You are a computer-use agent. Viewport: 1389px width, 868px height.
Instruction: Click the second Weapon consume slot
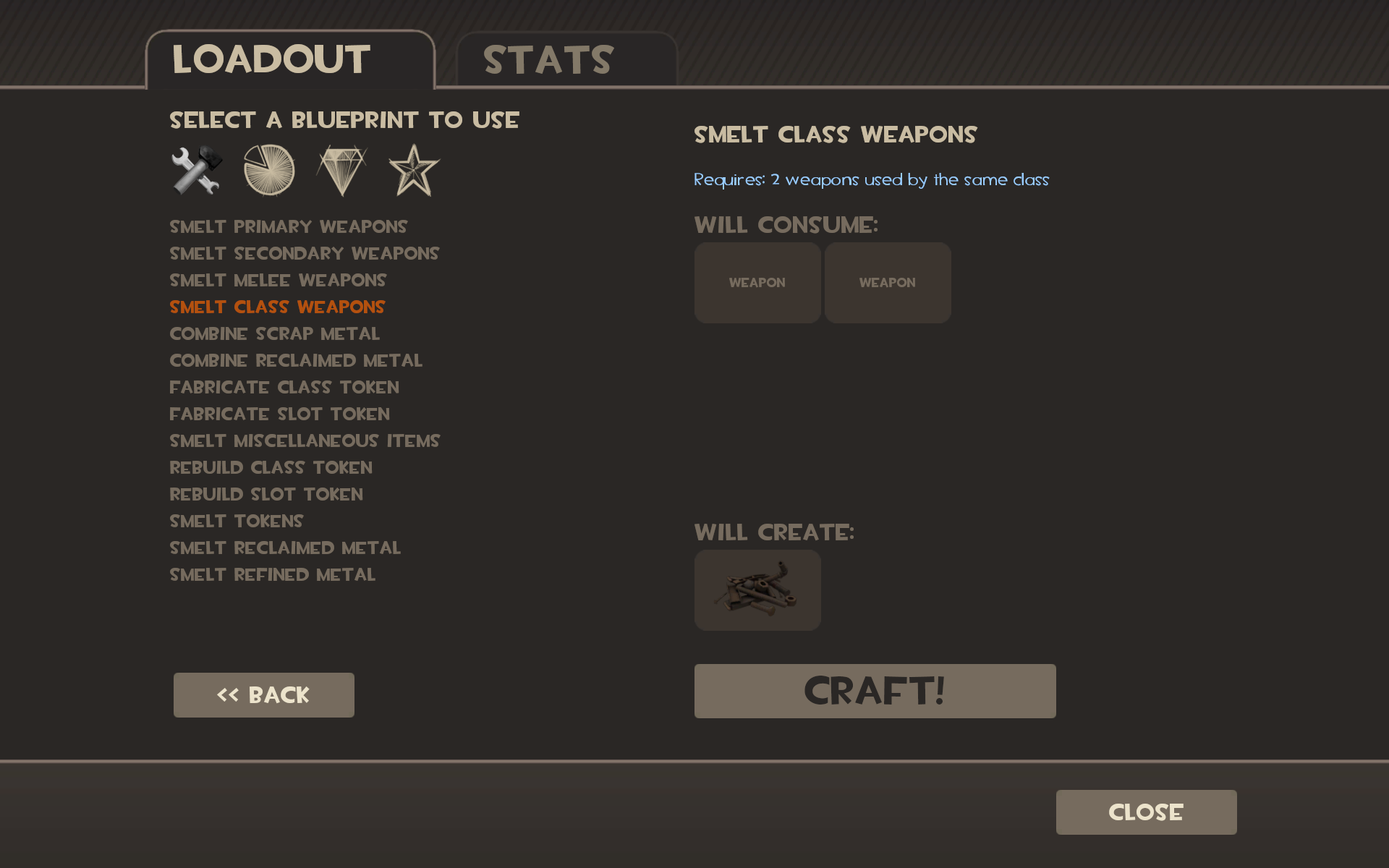click(x=888, y=282)
